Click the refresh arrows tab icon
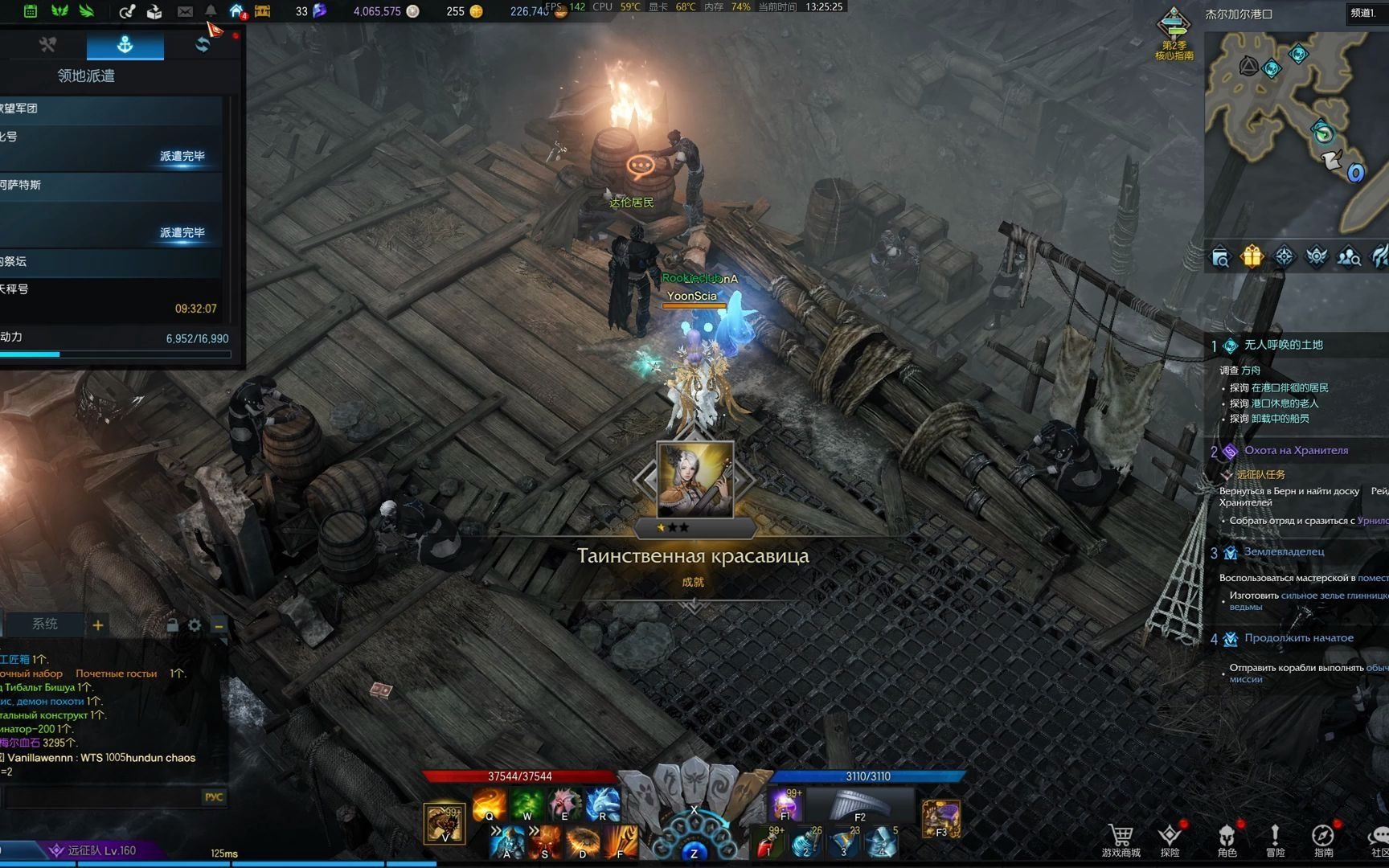This screenshot has height=868, width=1389. click(202, 45)
